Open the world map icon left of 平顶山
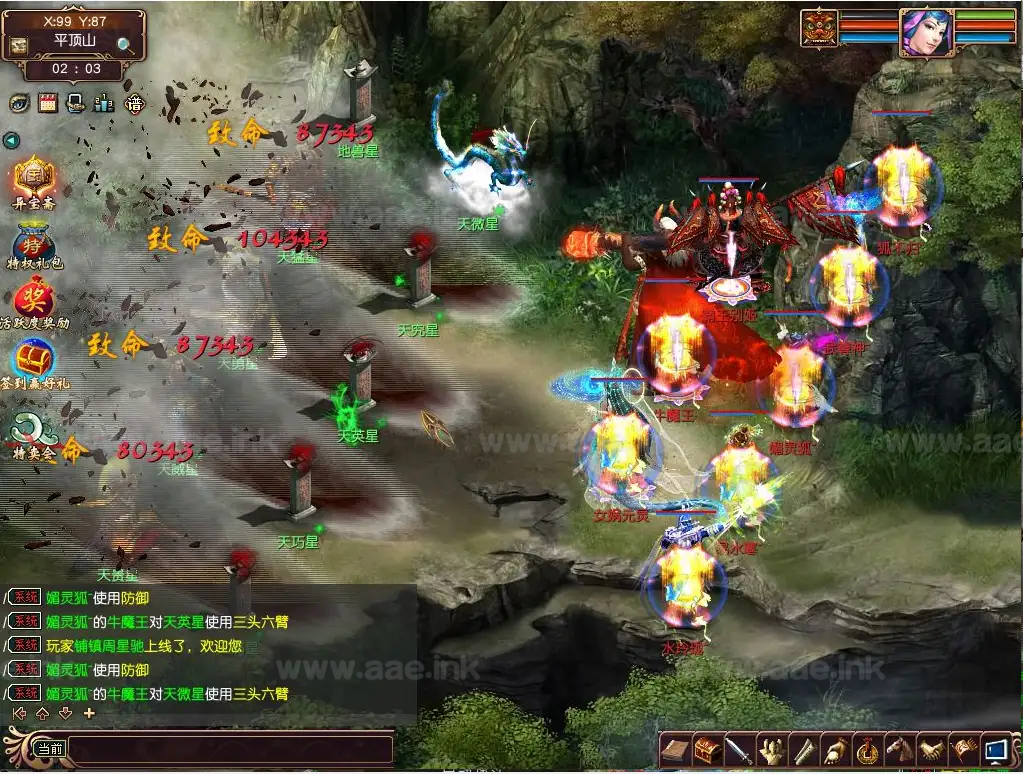The width and height of the screenshot is (1023, 774). [x=19, y=46]
